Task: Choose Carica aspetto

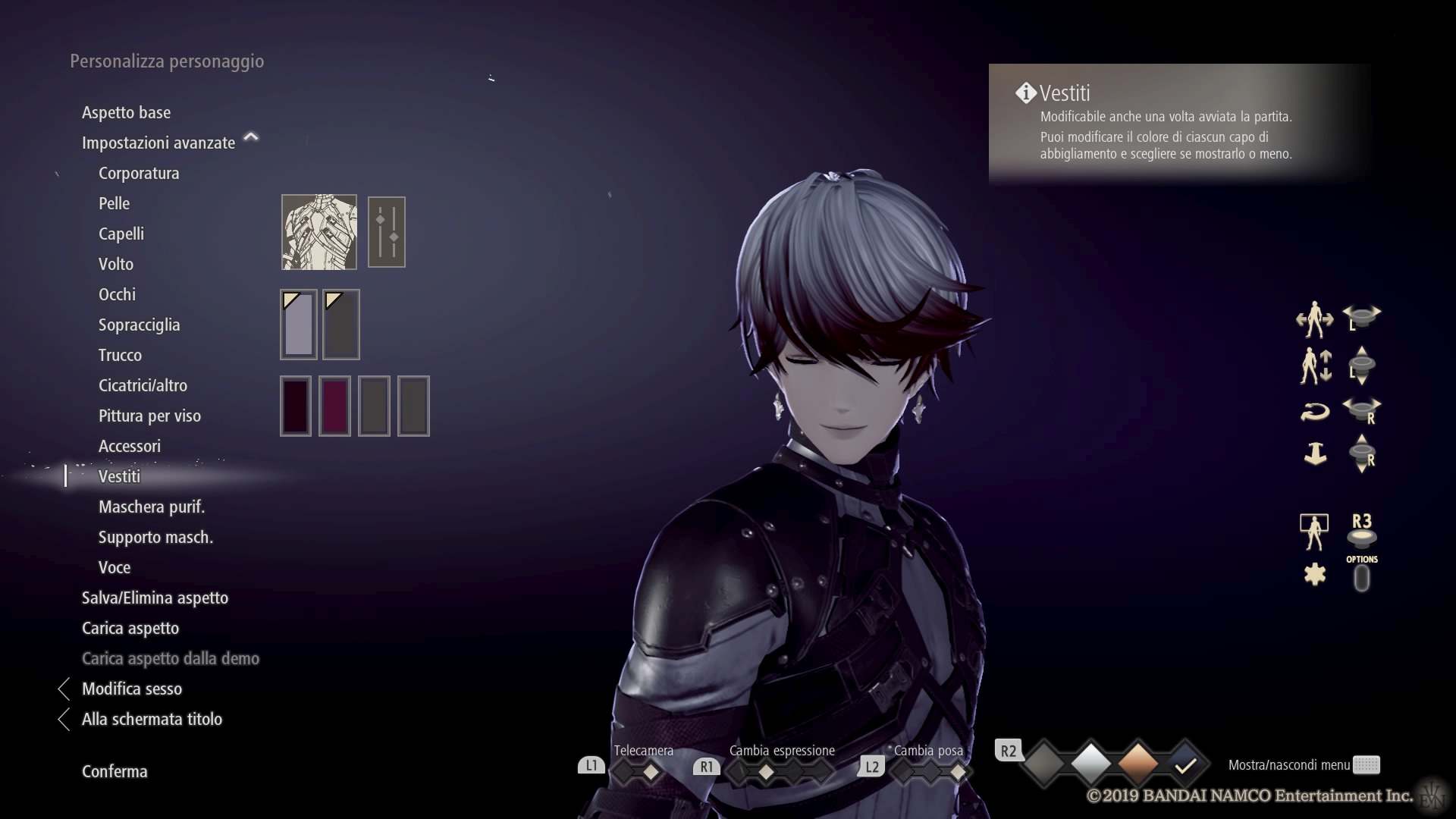Action: (130, 628)
